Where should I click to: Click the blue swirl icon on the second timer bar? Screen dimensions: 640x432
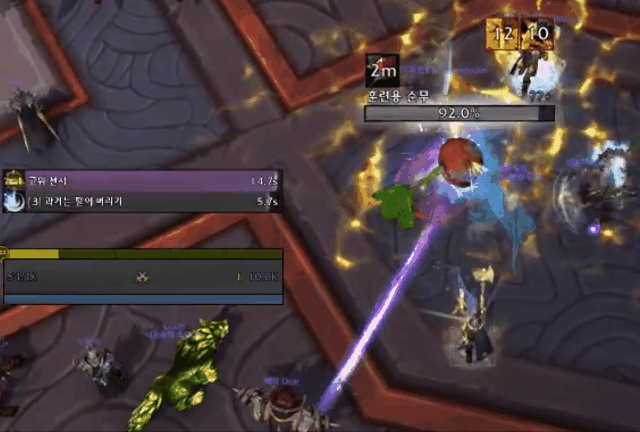coord(13,202)
